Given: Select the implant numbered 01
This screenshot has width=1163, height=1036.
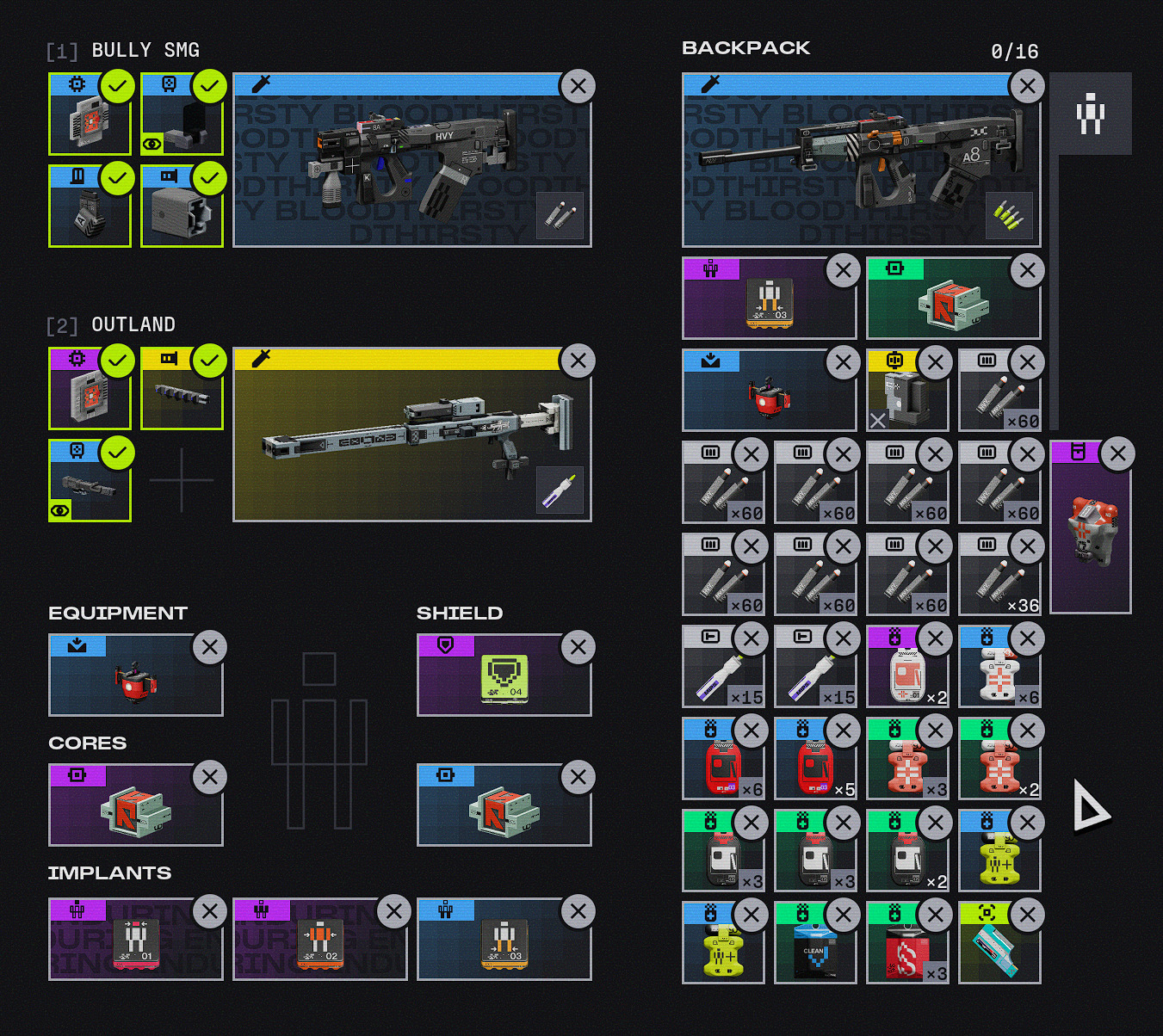Looking at the screenshot, I should coord(134,944).
